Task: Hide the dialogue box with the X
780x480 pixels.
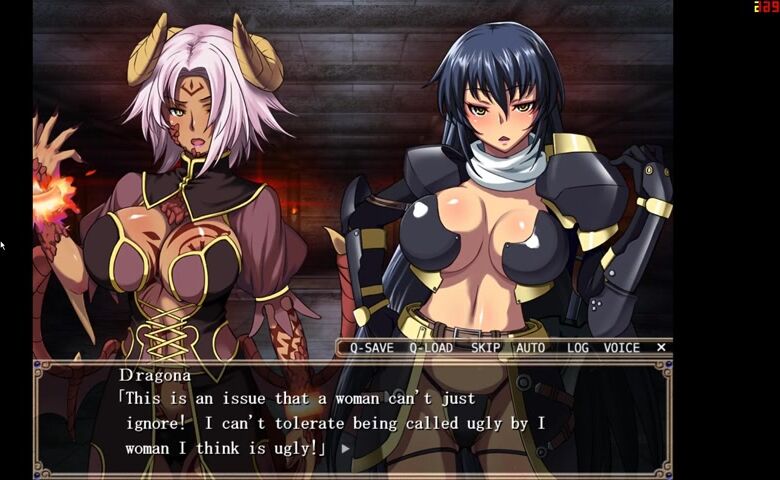Action: [661, 348]
